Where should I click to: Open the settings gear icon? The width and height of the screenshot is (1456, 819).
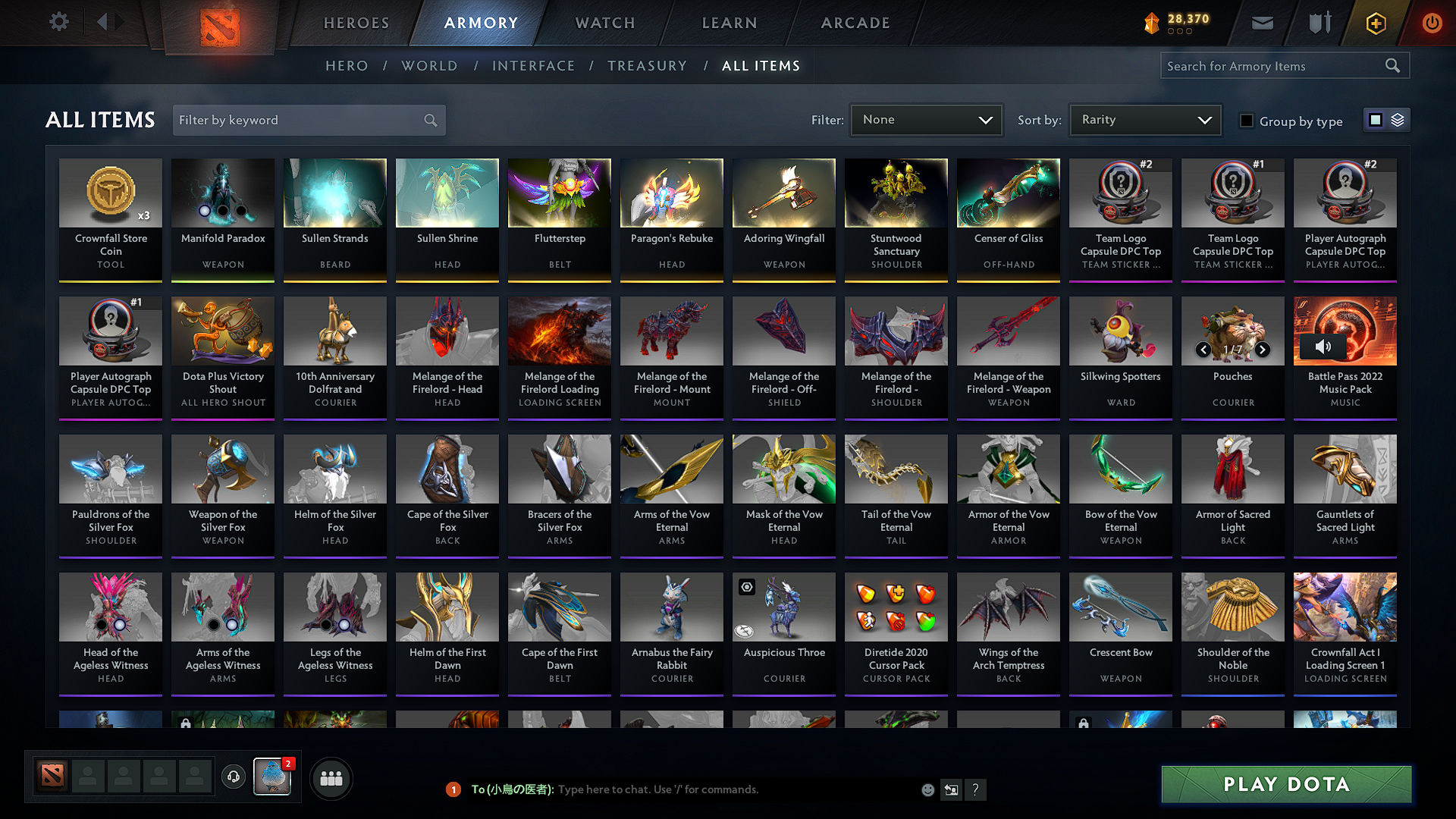(58, 22)
